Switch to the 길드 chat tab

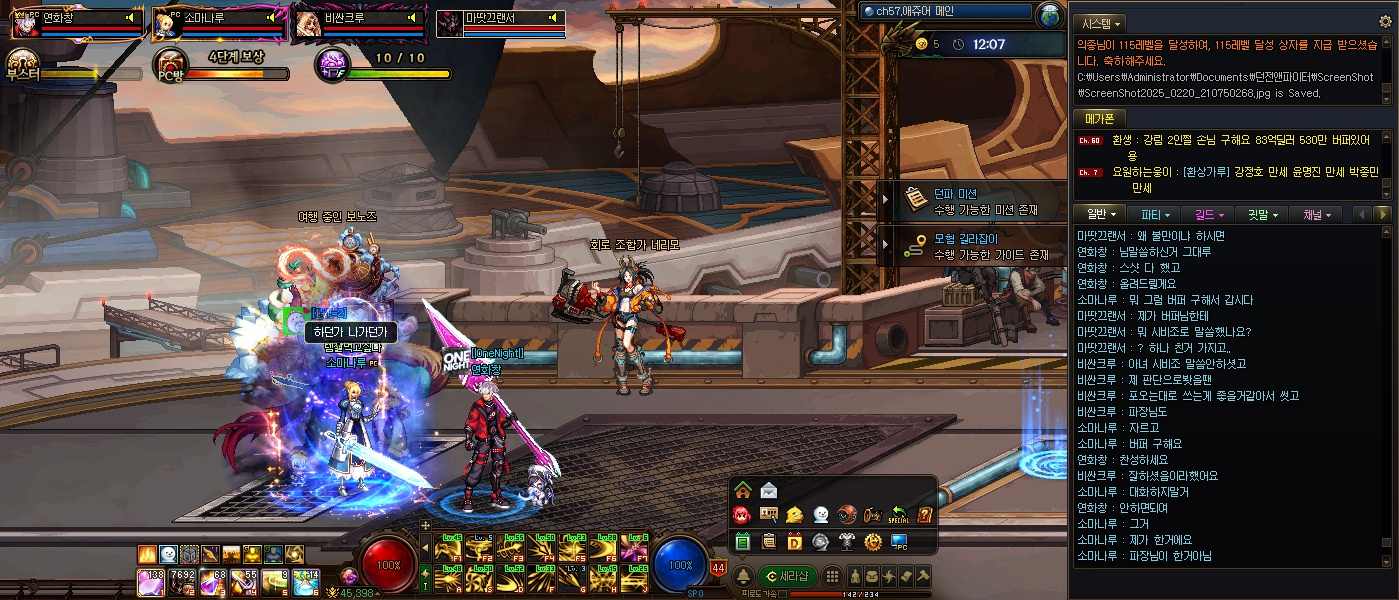[1208, 214]
